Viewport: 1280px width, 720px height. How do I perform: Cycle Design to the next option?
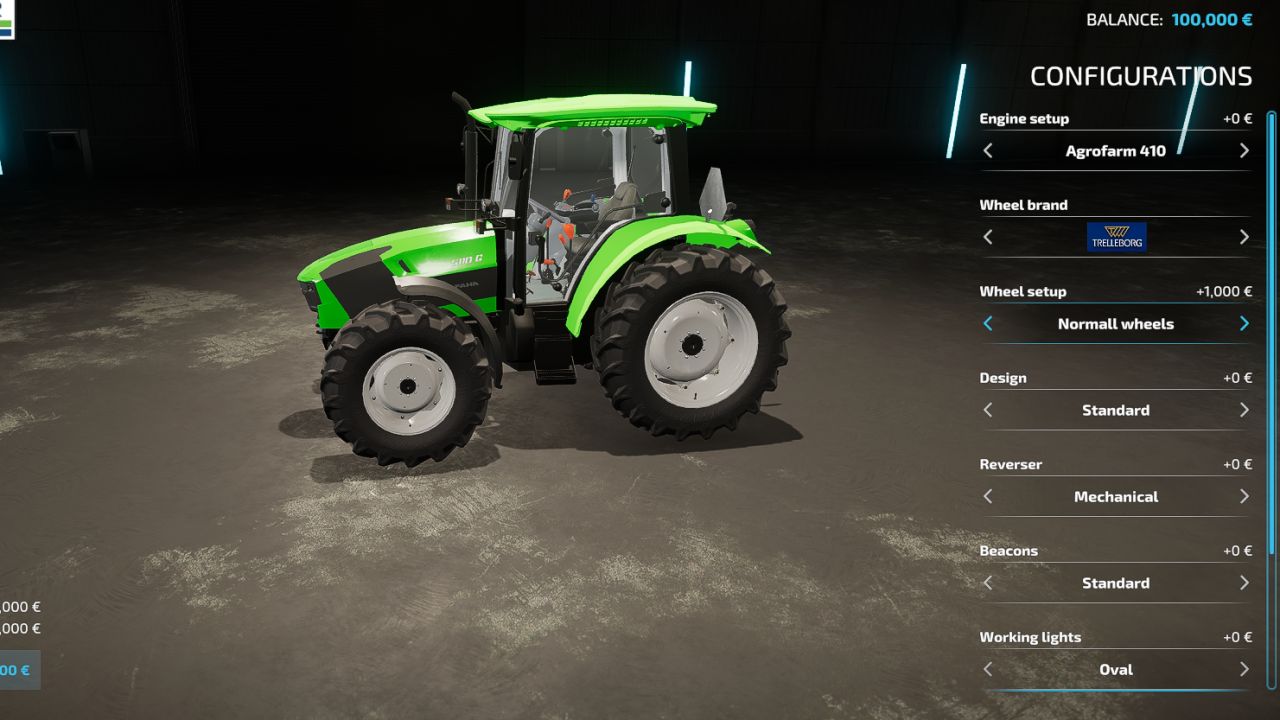(1244, 410)
